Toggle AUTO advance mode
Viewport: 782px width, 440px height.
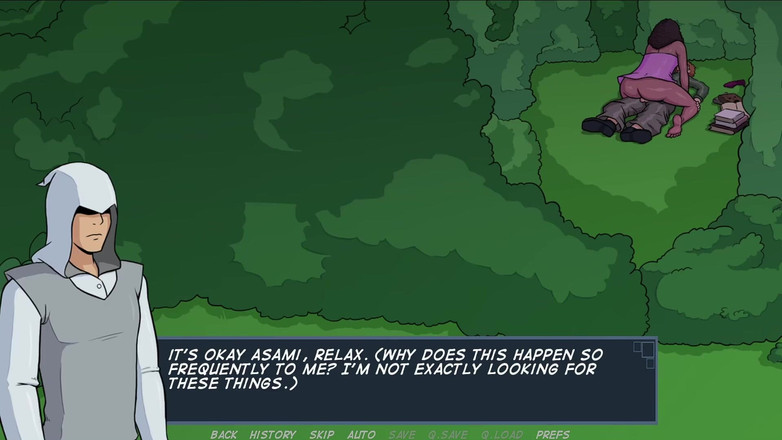pyautogui.click(x=361, y=434)
